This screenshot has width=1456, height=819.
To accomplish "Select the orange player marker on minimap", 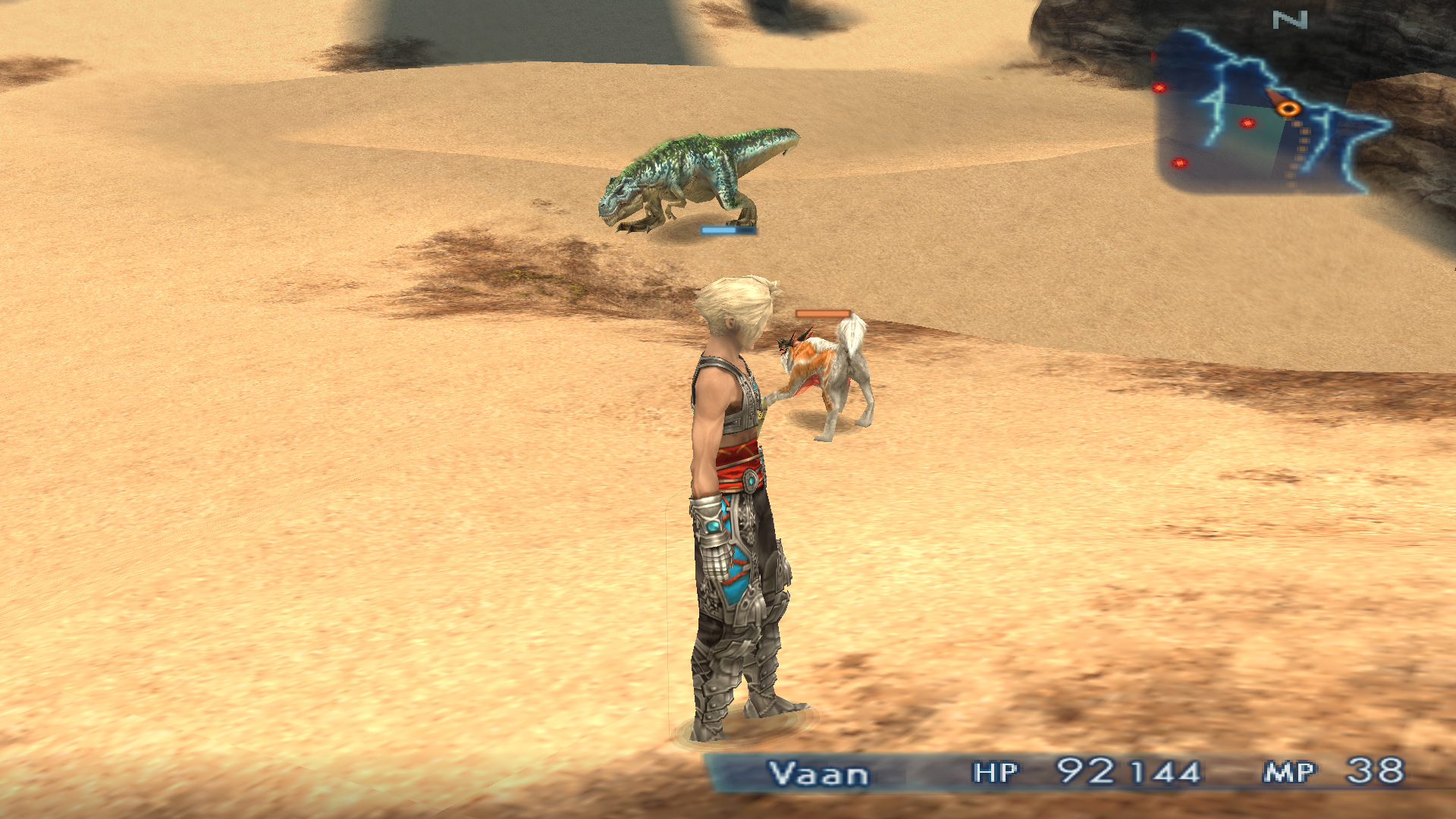I will (1287, 108).
